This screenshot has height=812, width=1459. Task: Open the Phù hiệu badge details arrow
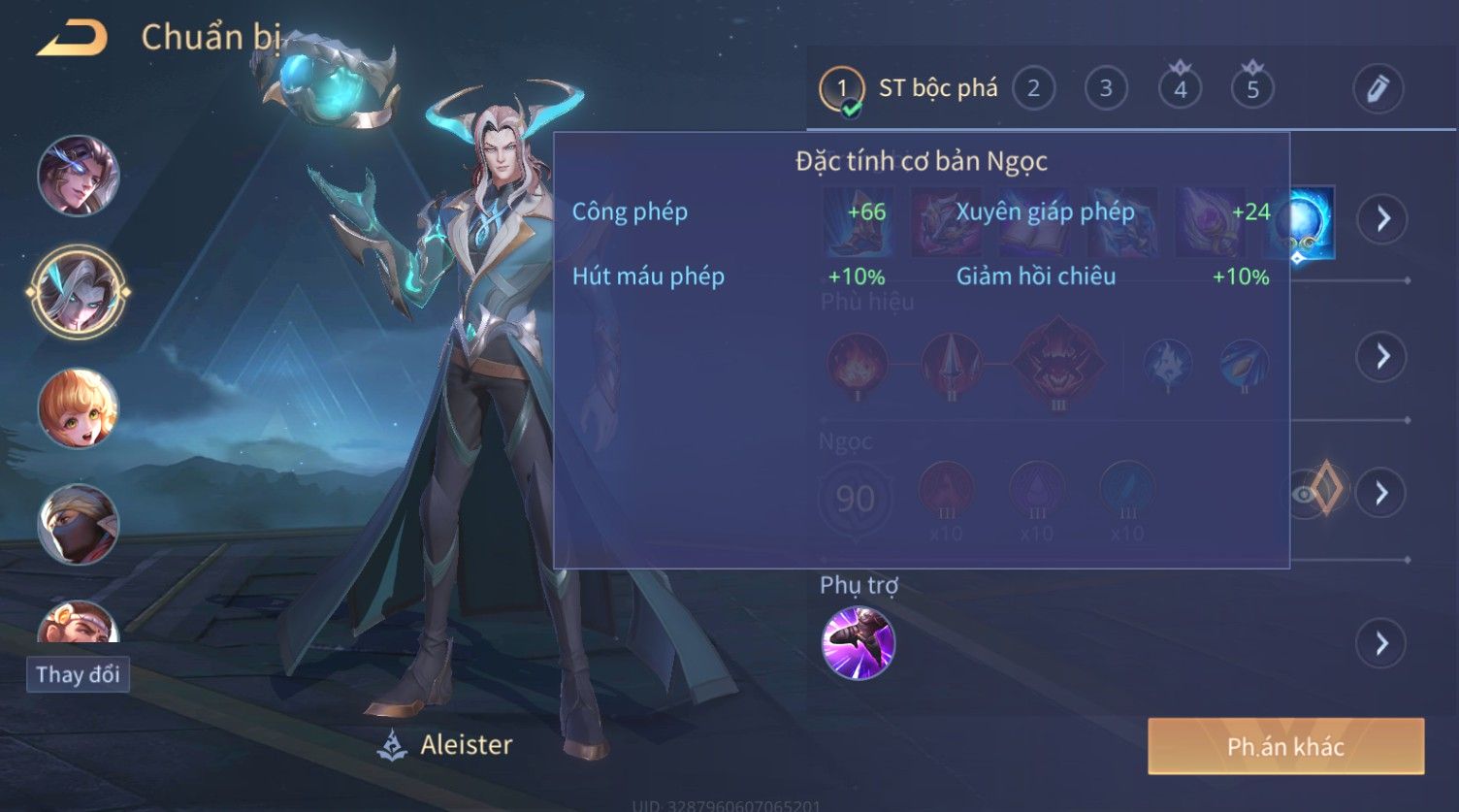pyautogui.click(x=1382, y=356)
